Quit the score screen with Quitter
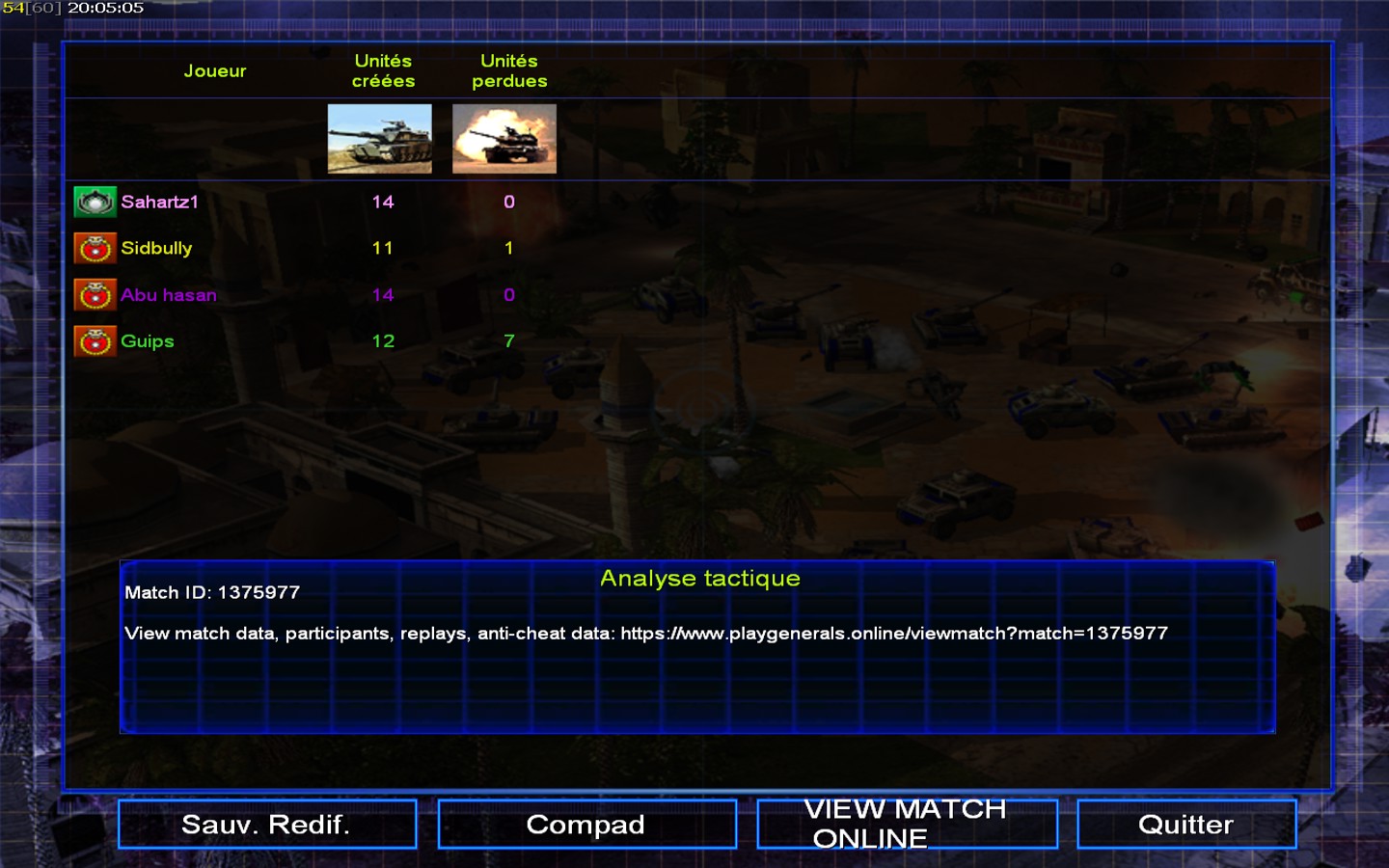This screenshot has height=868, width=1389. click(1185, 825)
